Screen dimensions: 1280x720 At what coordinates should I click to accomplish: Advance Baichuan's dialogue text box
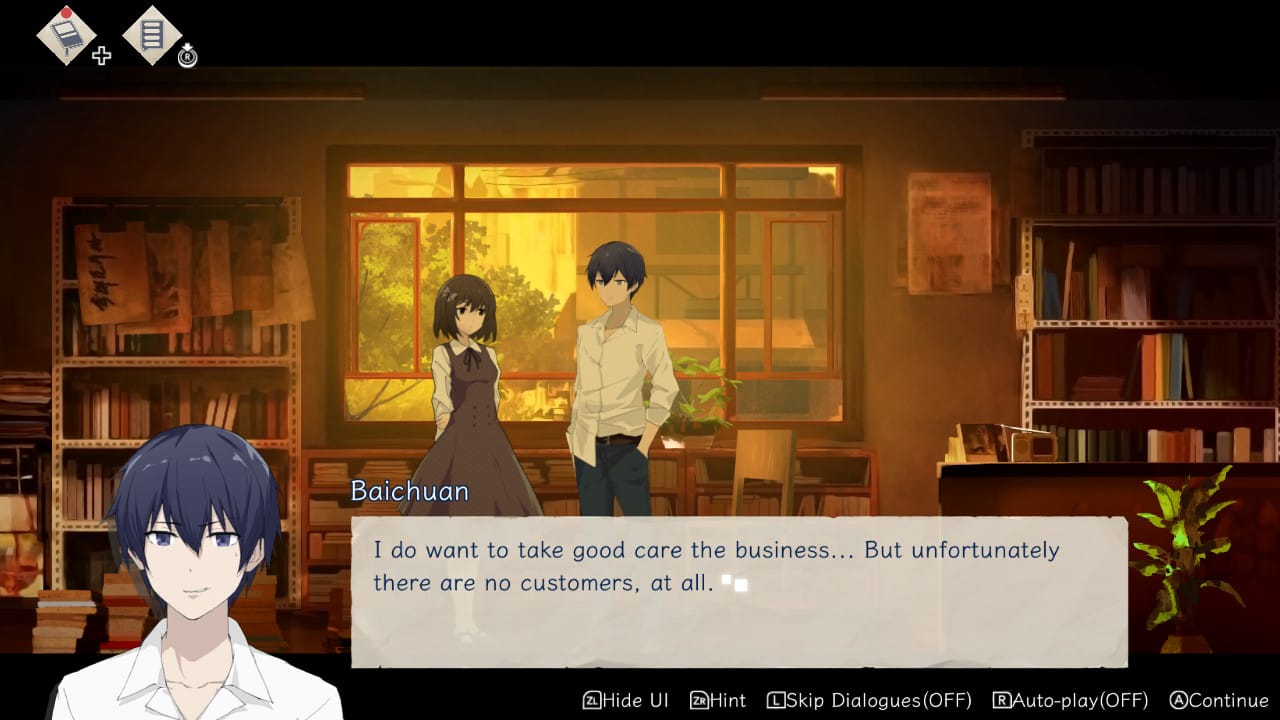[738, 590]
